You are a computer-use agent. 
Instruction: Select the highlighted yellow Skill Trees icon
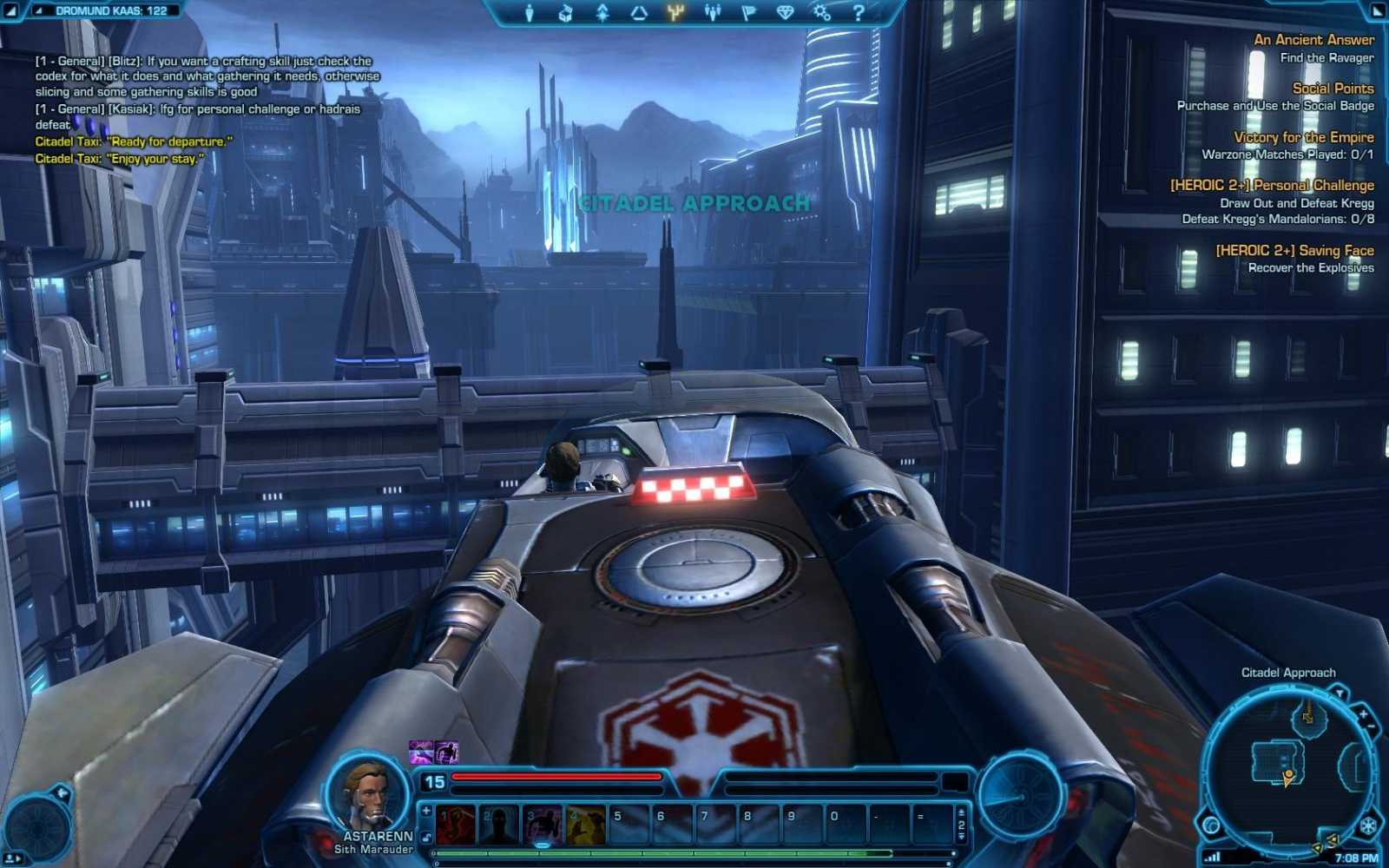(x=677, y=12)
